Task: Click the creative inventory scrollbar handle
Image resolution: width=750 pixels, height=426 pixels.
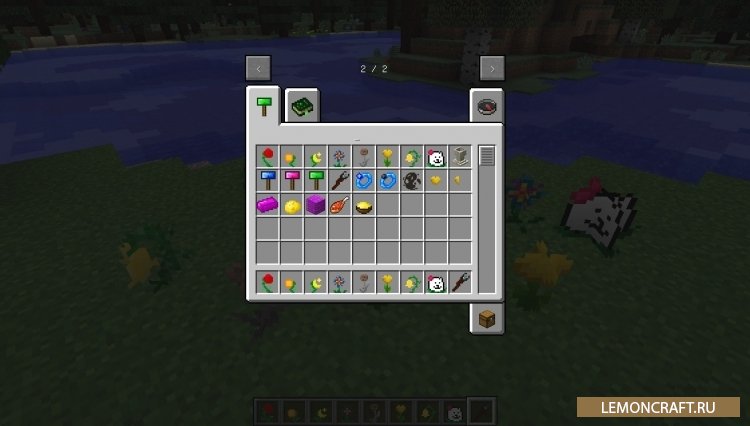Action: [487, 156]
